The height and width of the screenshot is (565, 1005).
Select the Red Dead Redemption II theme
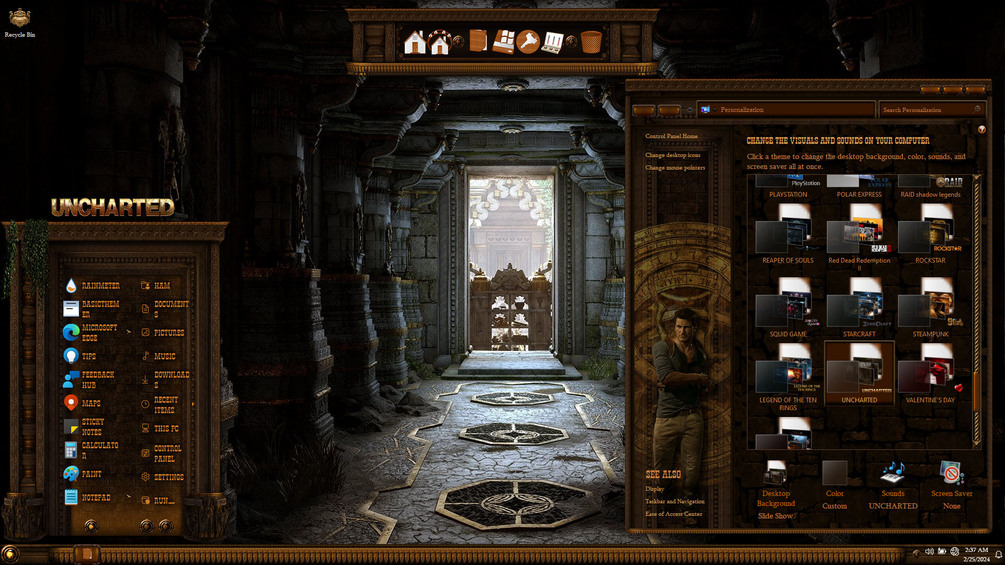859,237
